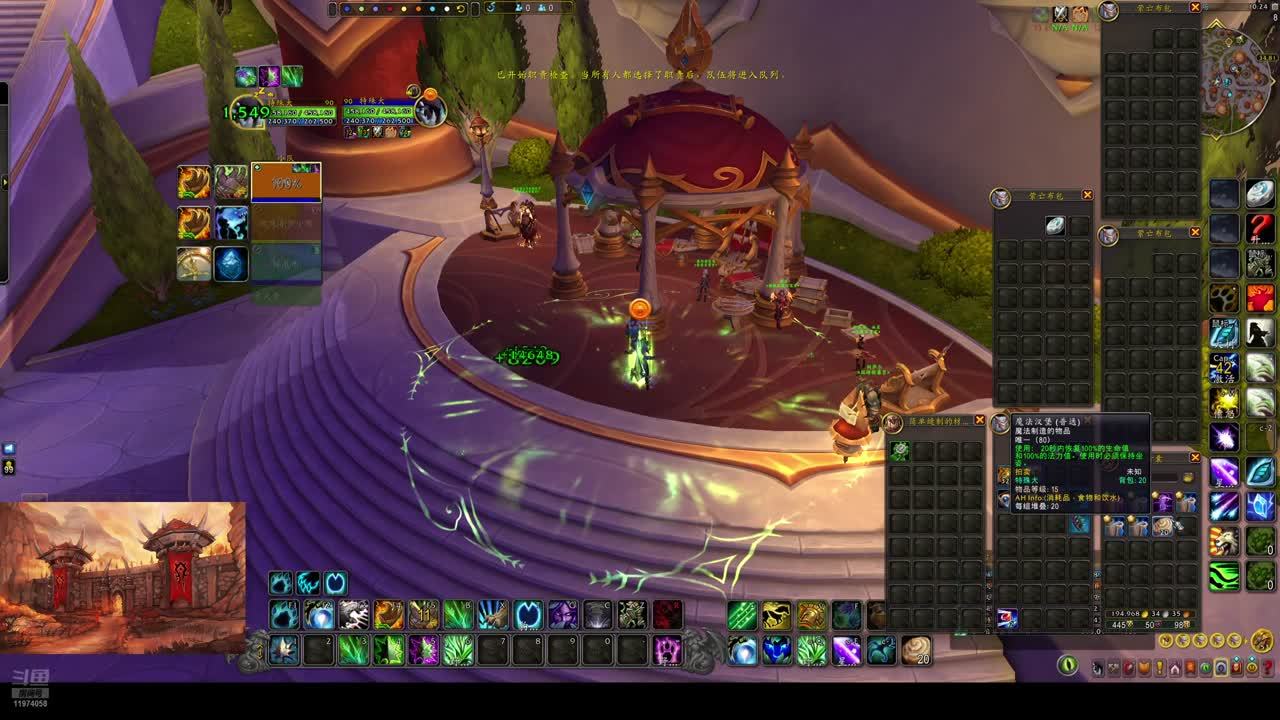This screenshot has width=1280, height=720.
Task: Use the green striped tiger ability
Action: 1225,576
